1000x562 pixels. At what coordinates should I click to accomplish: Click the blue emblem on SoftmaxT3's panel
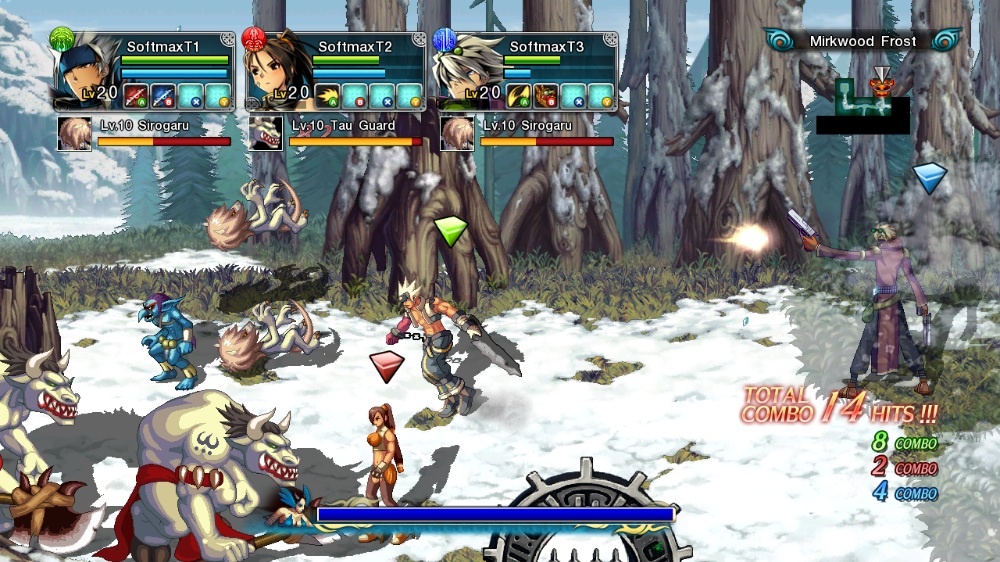[445, 39]
